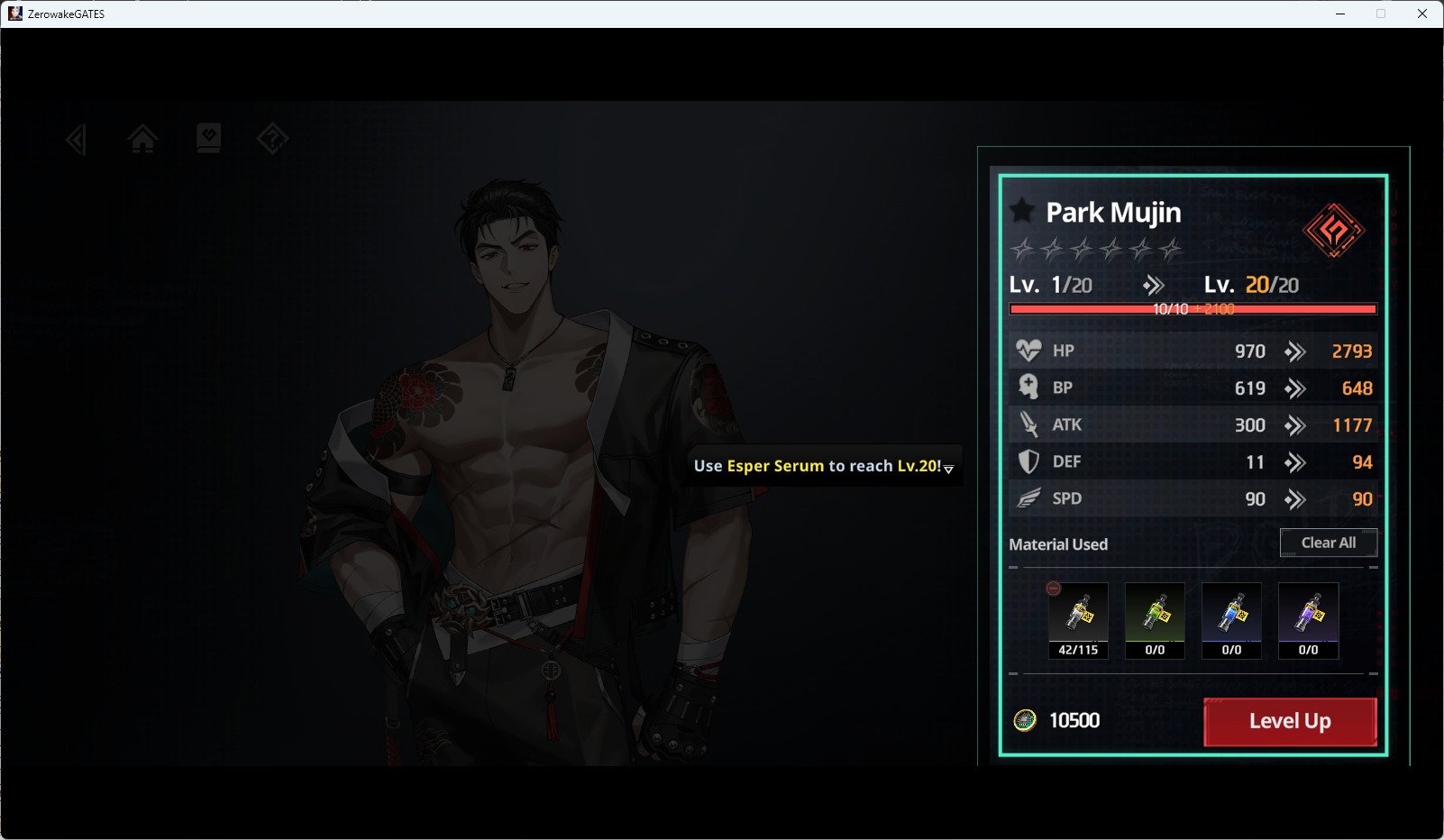Open the book icon in top bar
This screenshot has width=1444, height=840.
click(x=208, y=139)
